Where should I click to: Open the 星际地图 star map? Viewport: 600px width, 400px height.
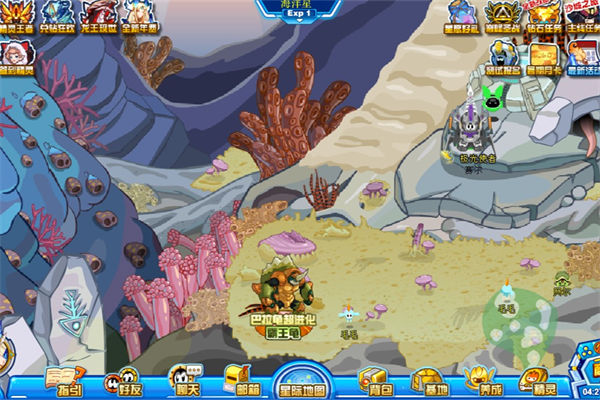[x=299, y=380]
